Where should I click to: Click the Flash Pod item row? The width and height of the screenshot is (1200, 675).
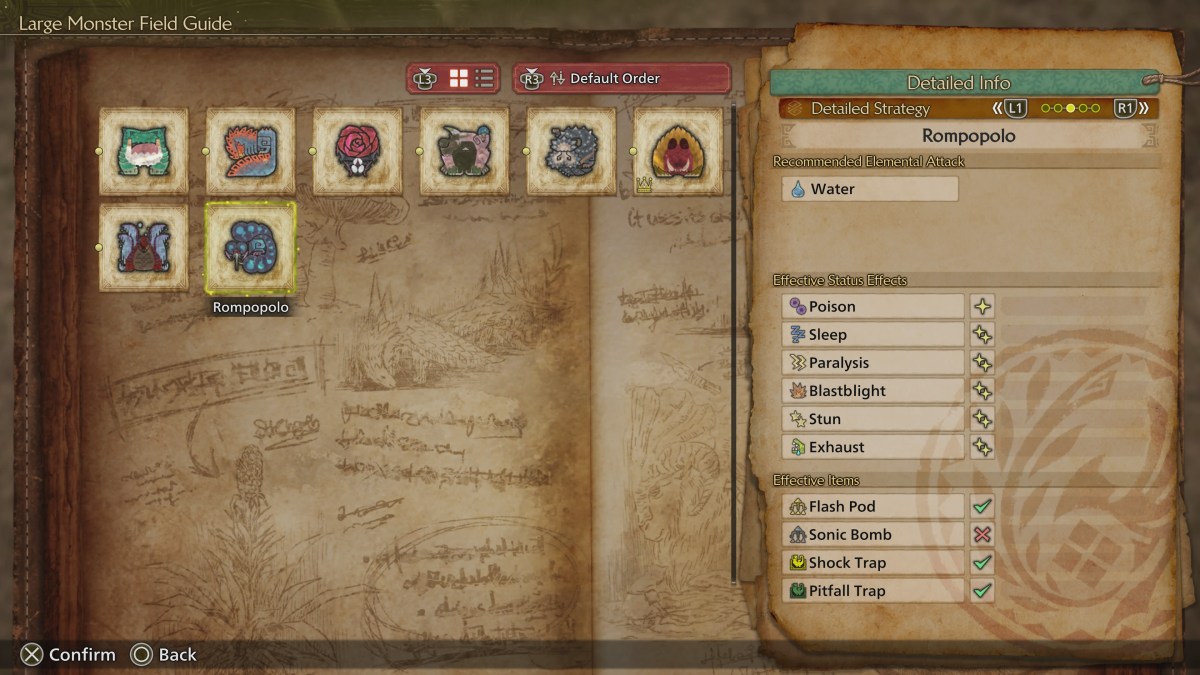point(873,507)
